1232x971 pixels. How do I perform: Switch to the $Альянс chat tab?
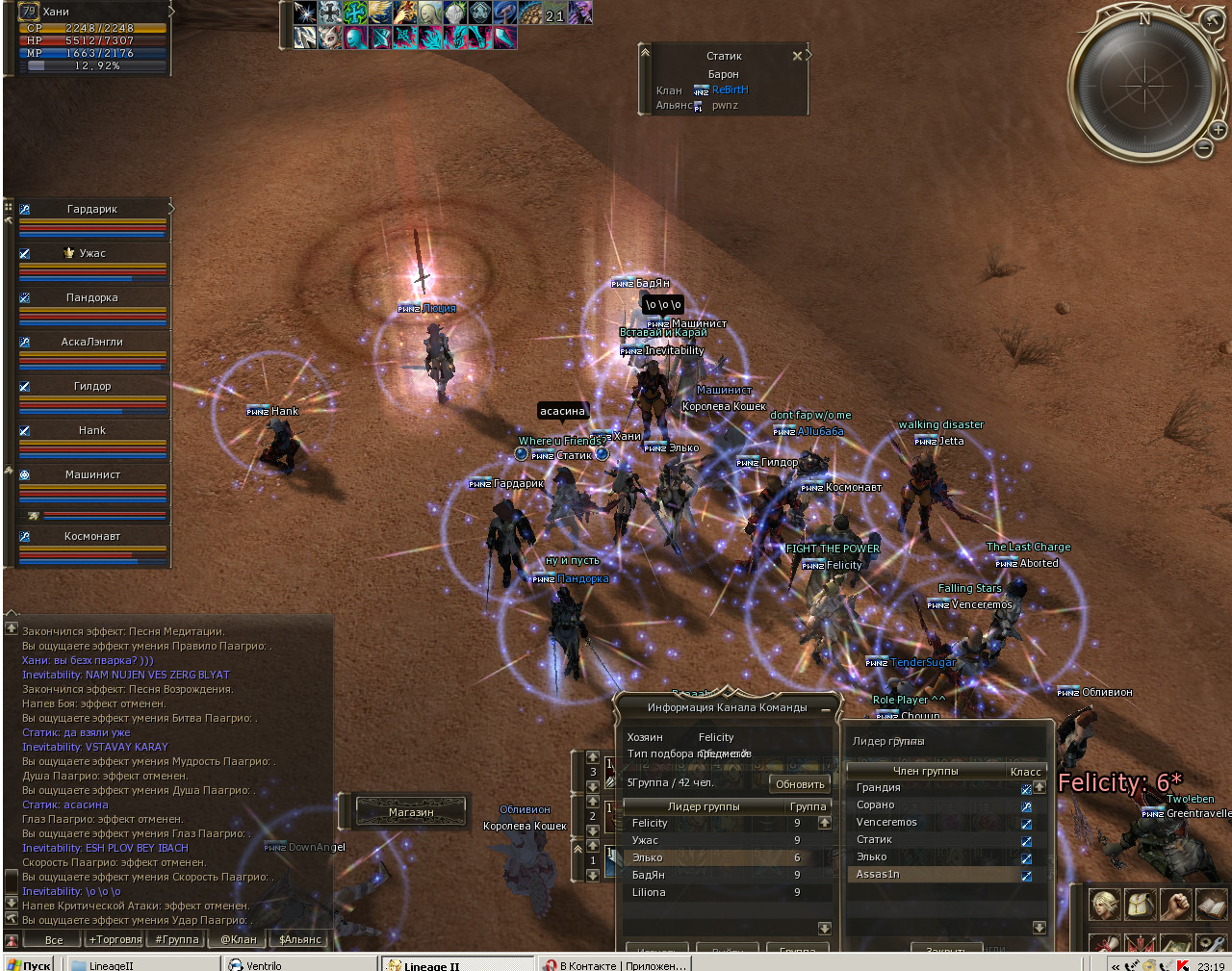[x=299, y=939]
